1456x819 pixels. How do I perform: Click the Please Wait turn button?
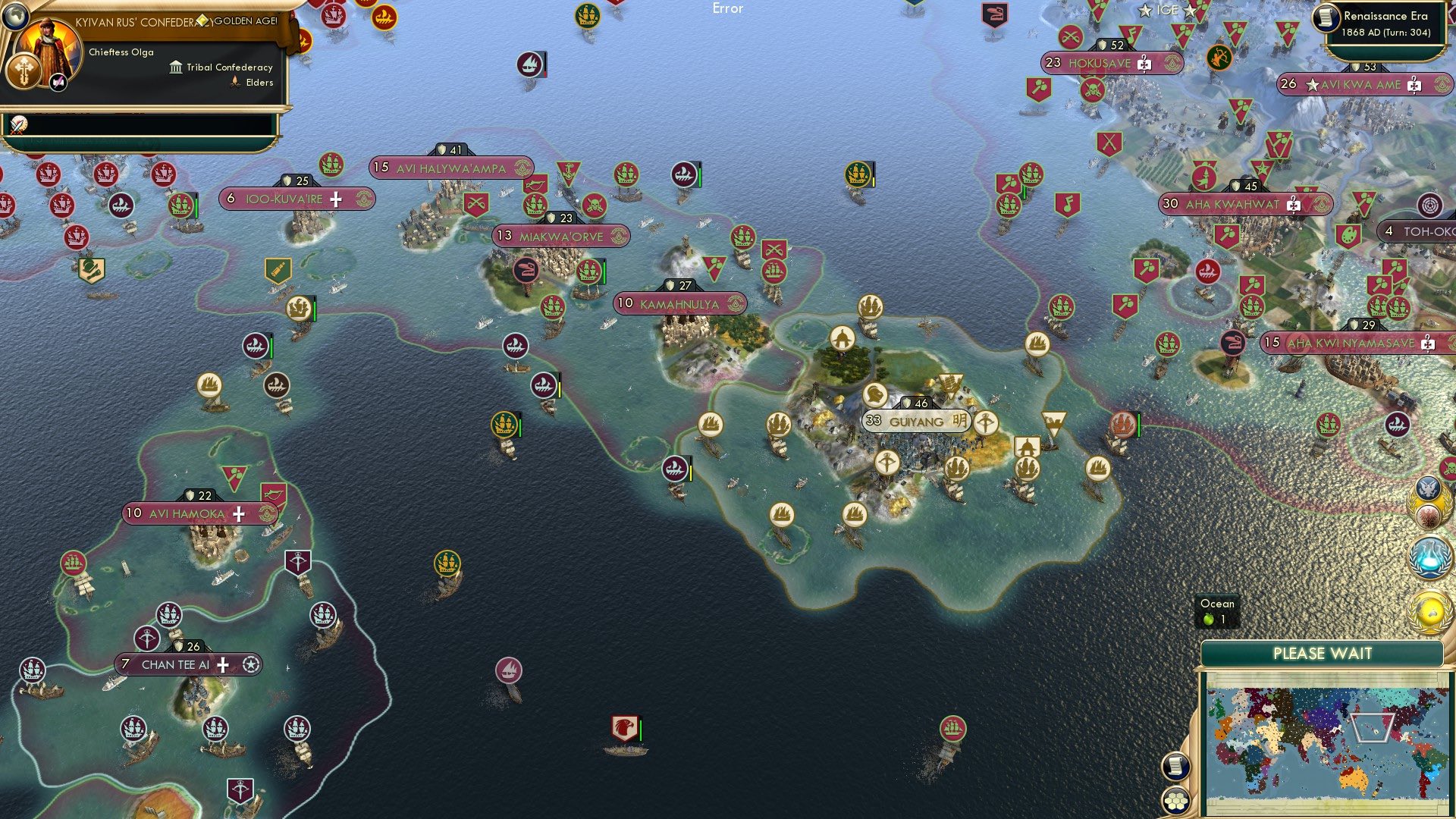pos(1323,653)
